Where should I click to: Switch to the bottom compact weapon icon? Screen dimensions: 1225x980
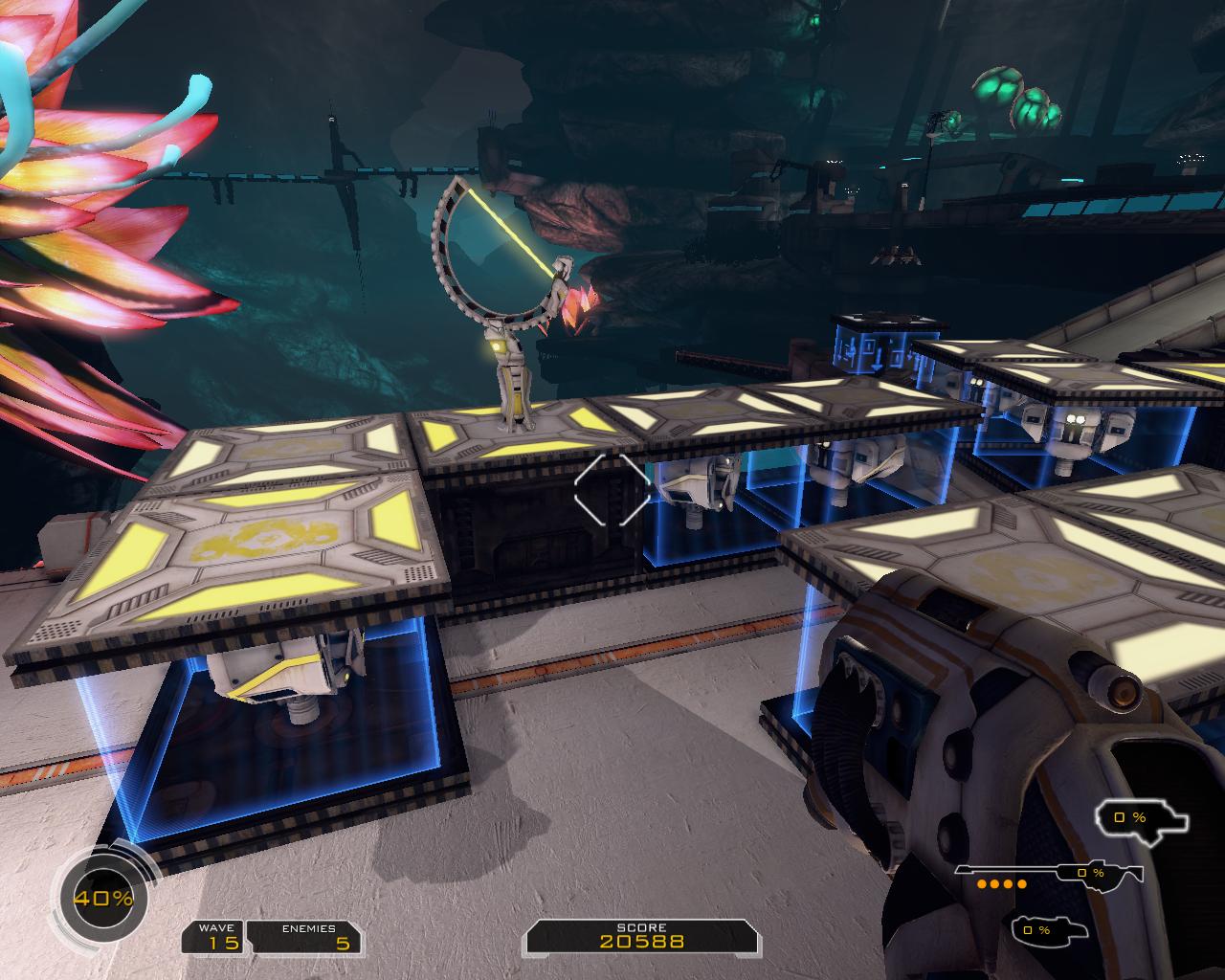click(x=1051, y=929)
